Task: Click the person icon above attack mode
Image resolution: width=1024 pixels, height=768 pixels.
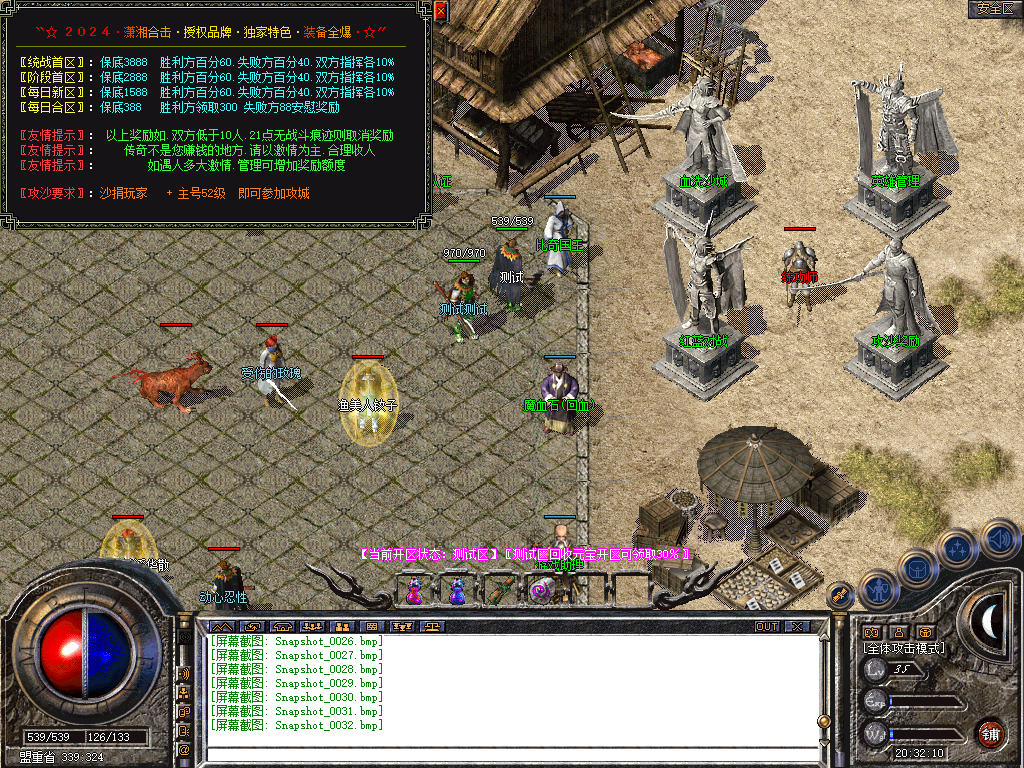Action: coord(898,632)
